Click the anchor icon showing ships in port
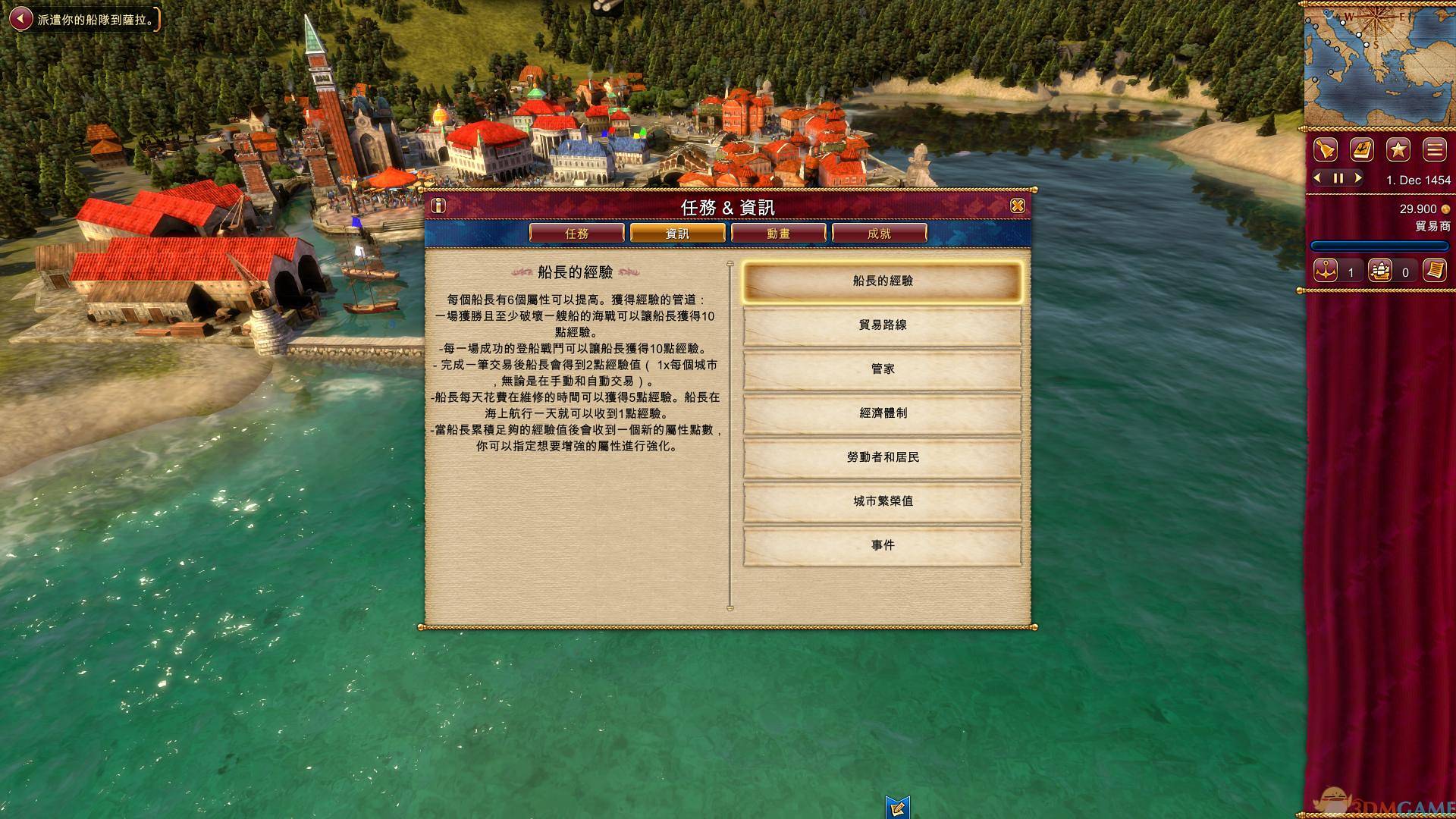 (x=1324, y=269)
